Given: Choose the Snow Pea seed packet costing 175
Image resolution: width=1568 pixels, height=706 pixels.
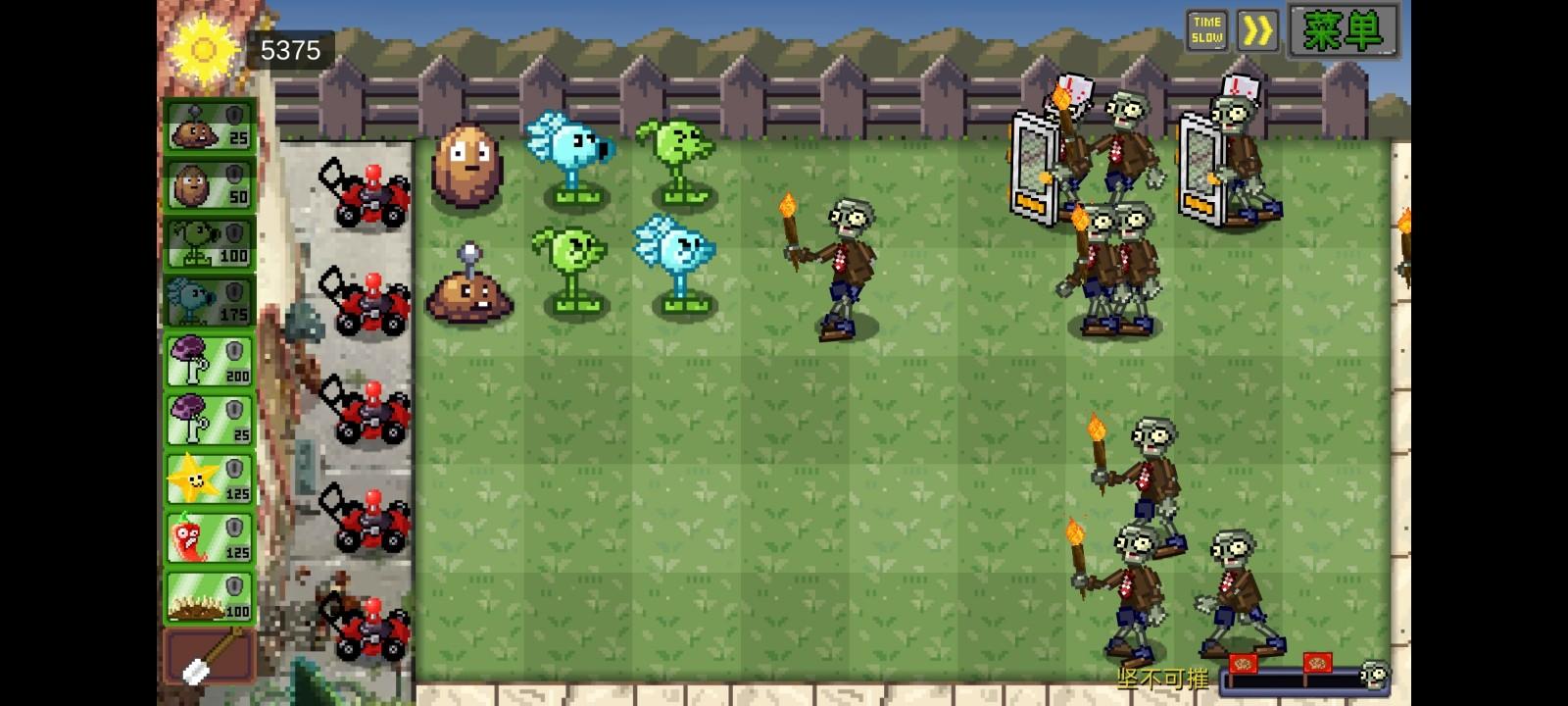Looking at the screenshot, I should click(207, 301).
